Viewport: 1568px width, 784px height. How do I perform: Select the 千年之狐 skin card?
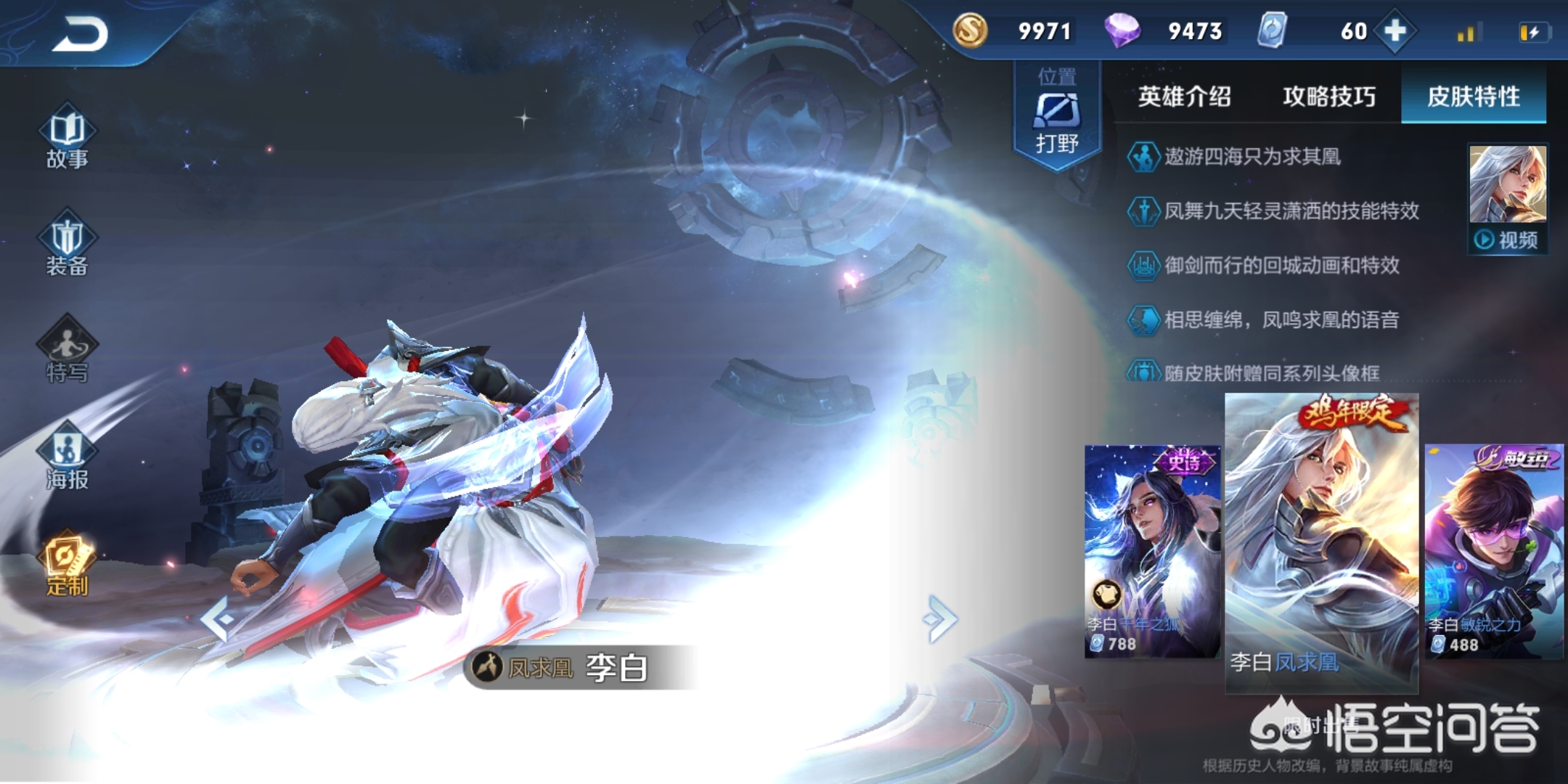(x=1152, y=552)
